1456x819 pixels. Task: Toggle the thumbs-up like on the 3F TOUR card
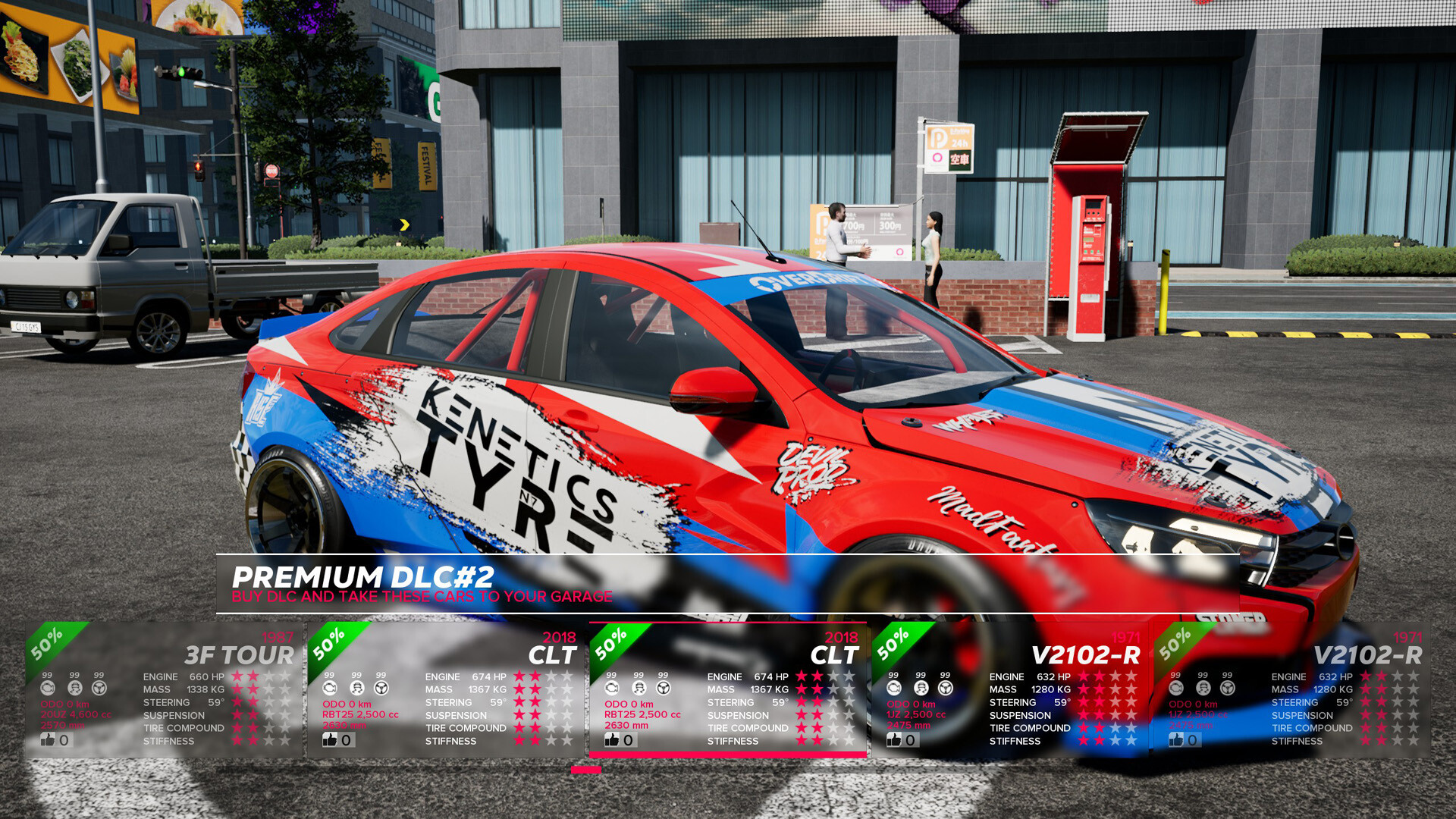[x=47, y=739]
